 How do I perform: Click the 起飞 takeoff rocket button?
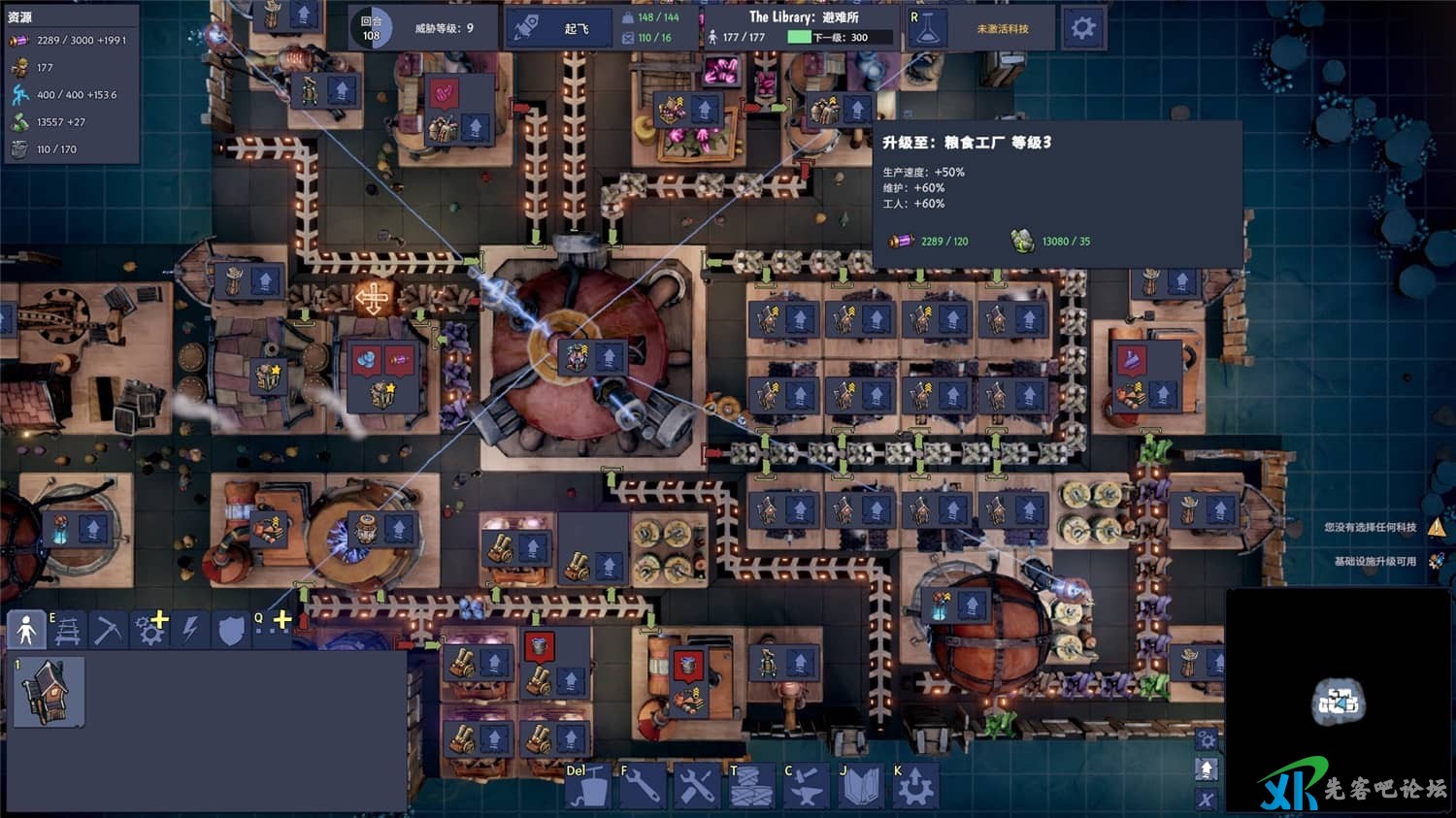(551, 28)
